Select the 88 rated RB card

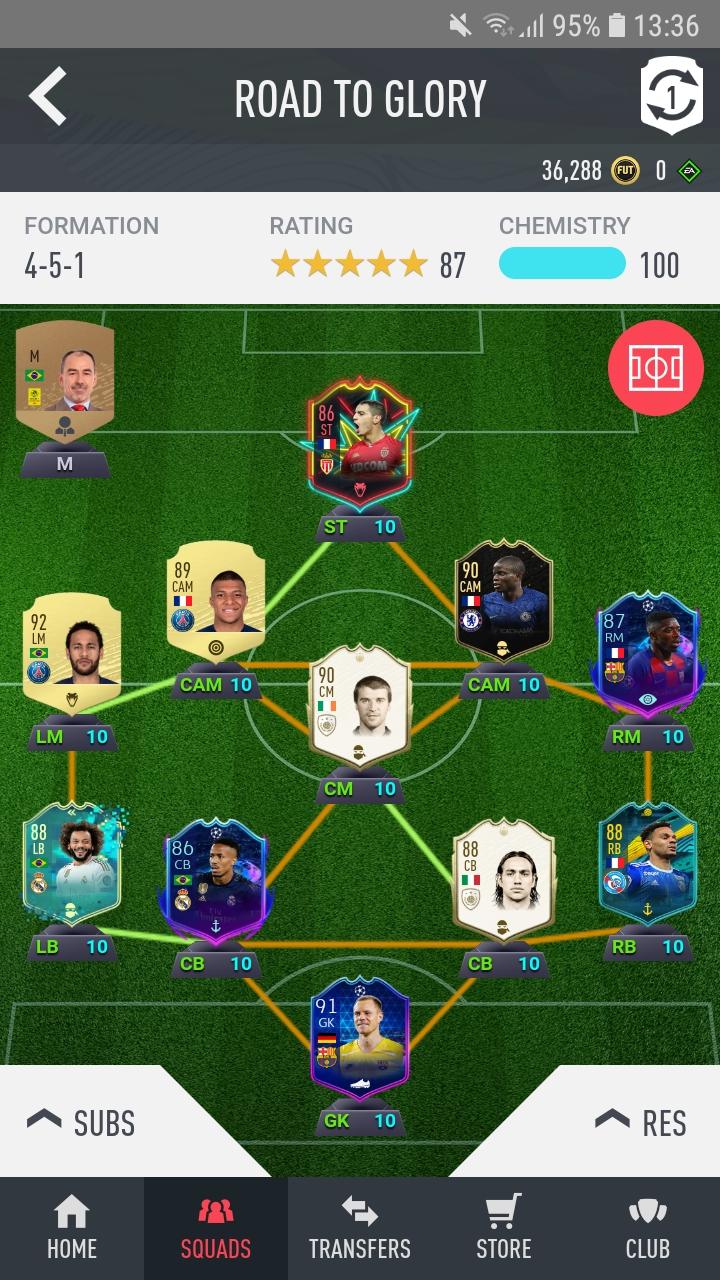click(x=647, y=865)
